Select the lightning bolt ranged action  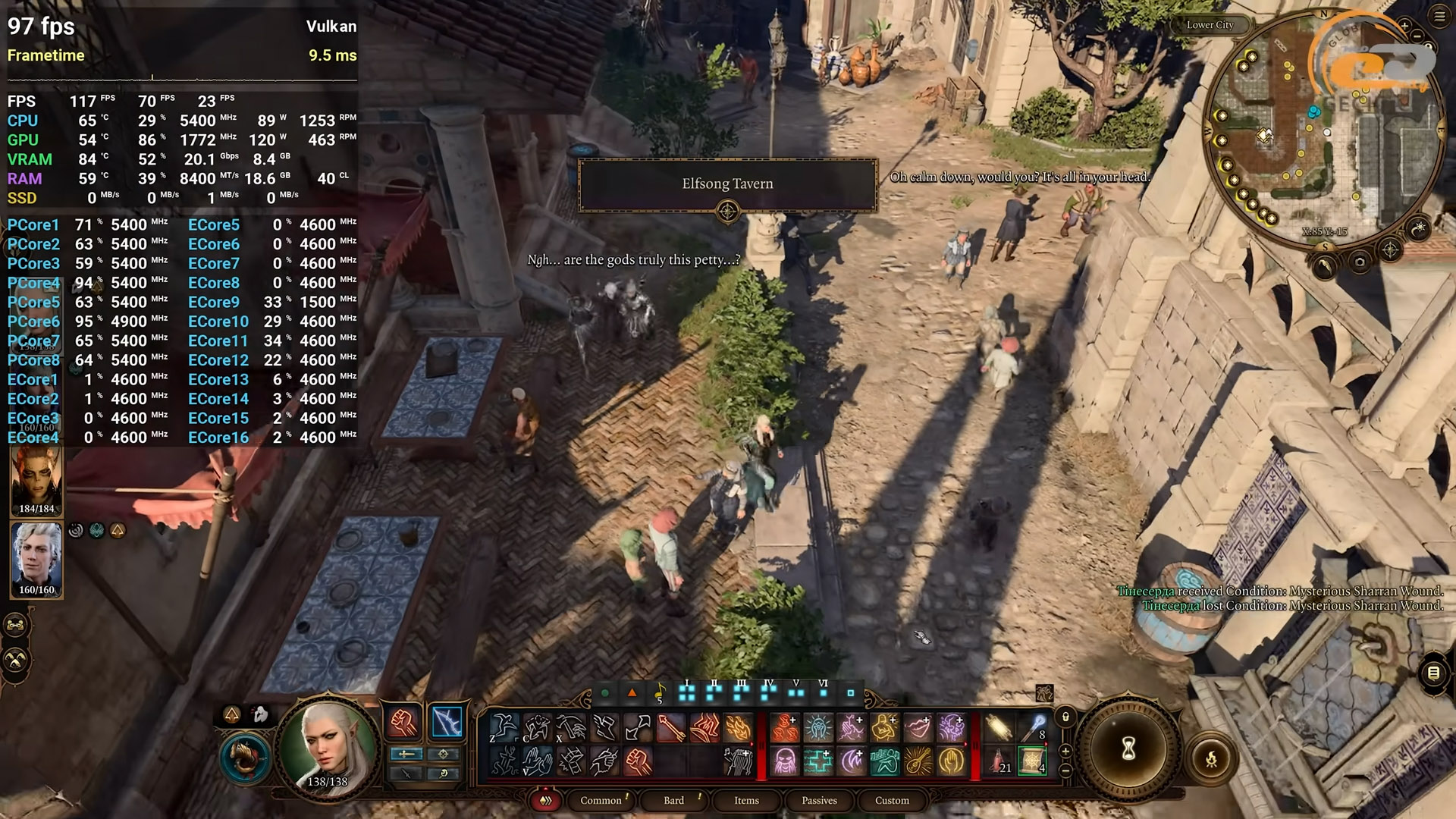447,722
